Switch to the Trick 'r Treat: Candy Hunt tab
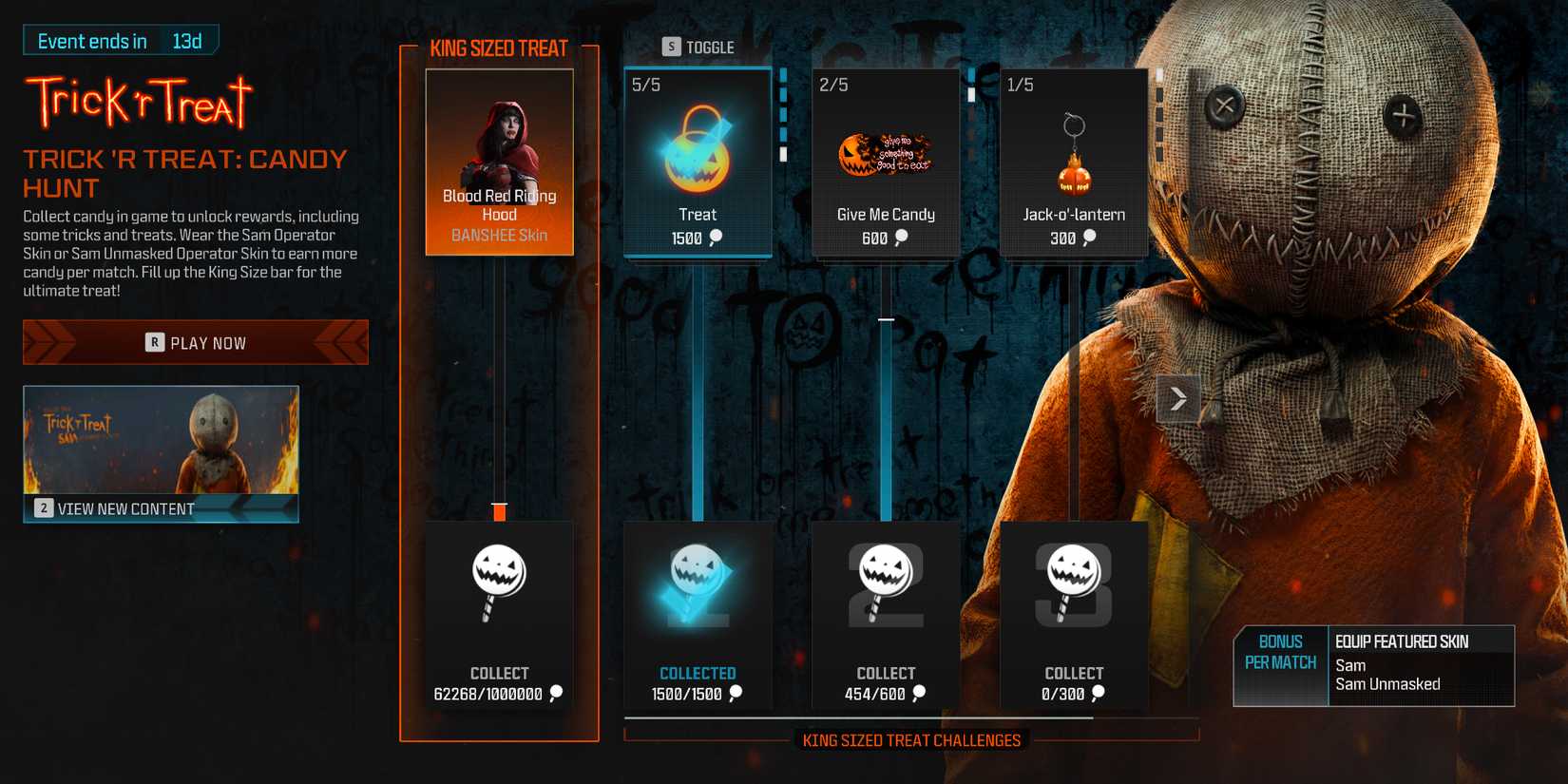 pyautogui.click(x=186, y=173)
